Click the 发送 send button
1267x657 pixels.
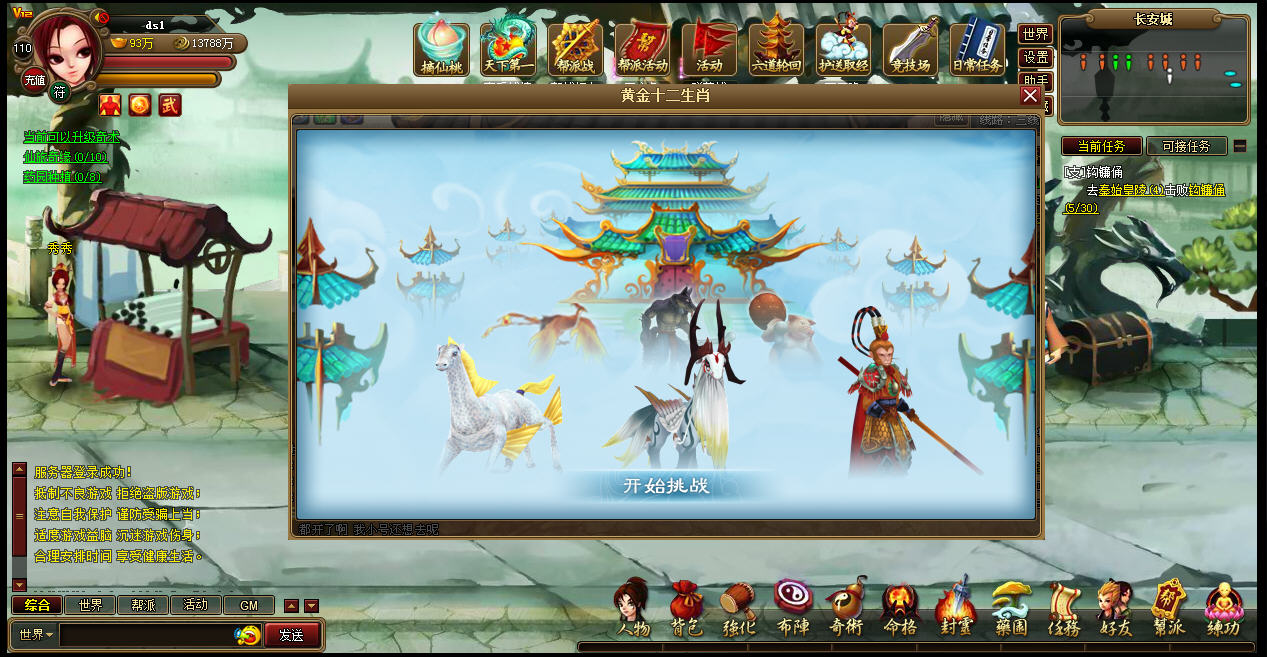292,635
